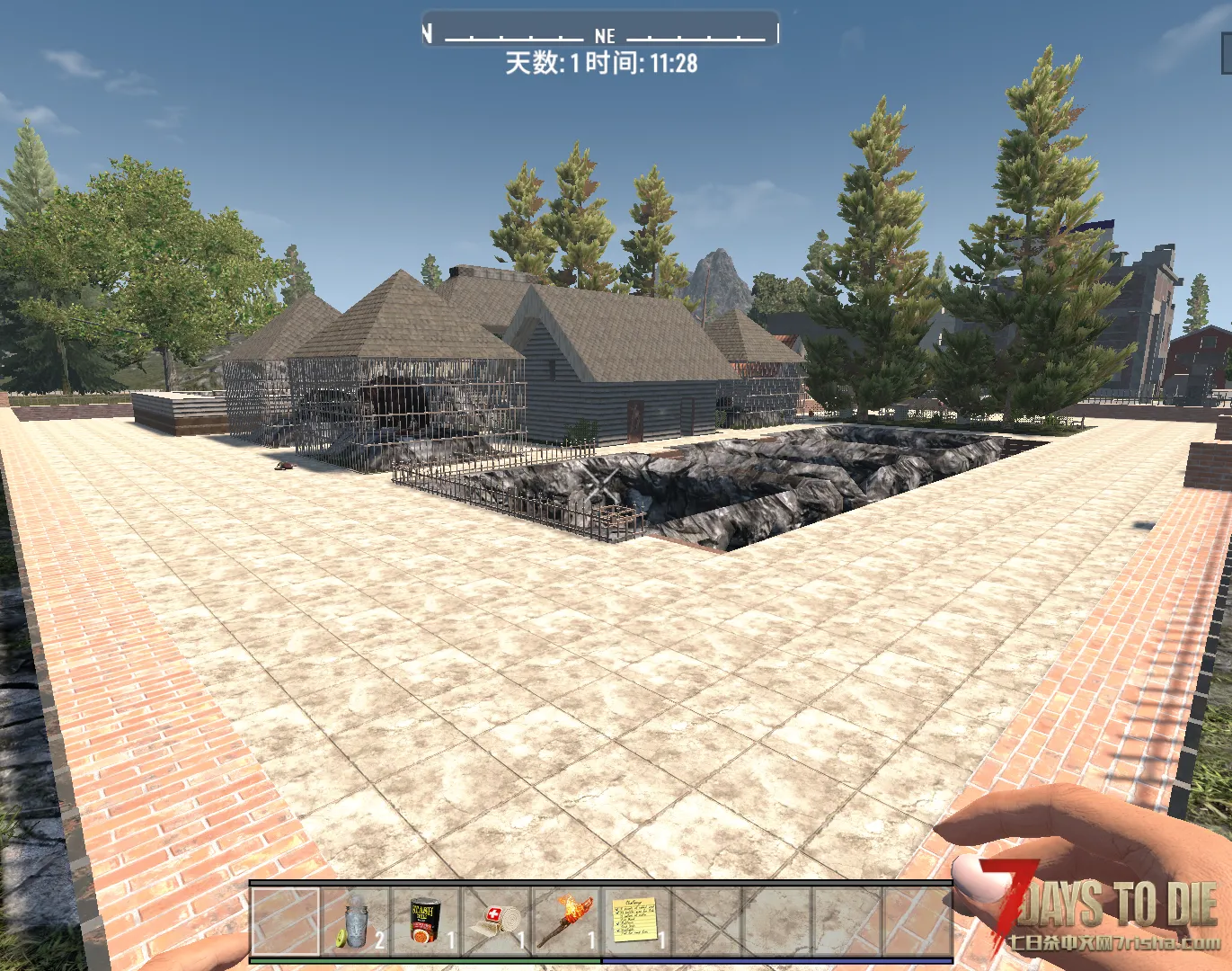Click the highlighted first hotbar slot
Viewport: 1232px width, 971px height.
(285, 921)
